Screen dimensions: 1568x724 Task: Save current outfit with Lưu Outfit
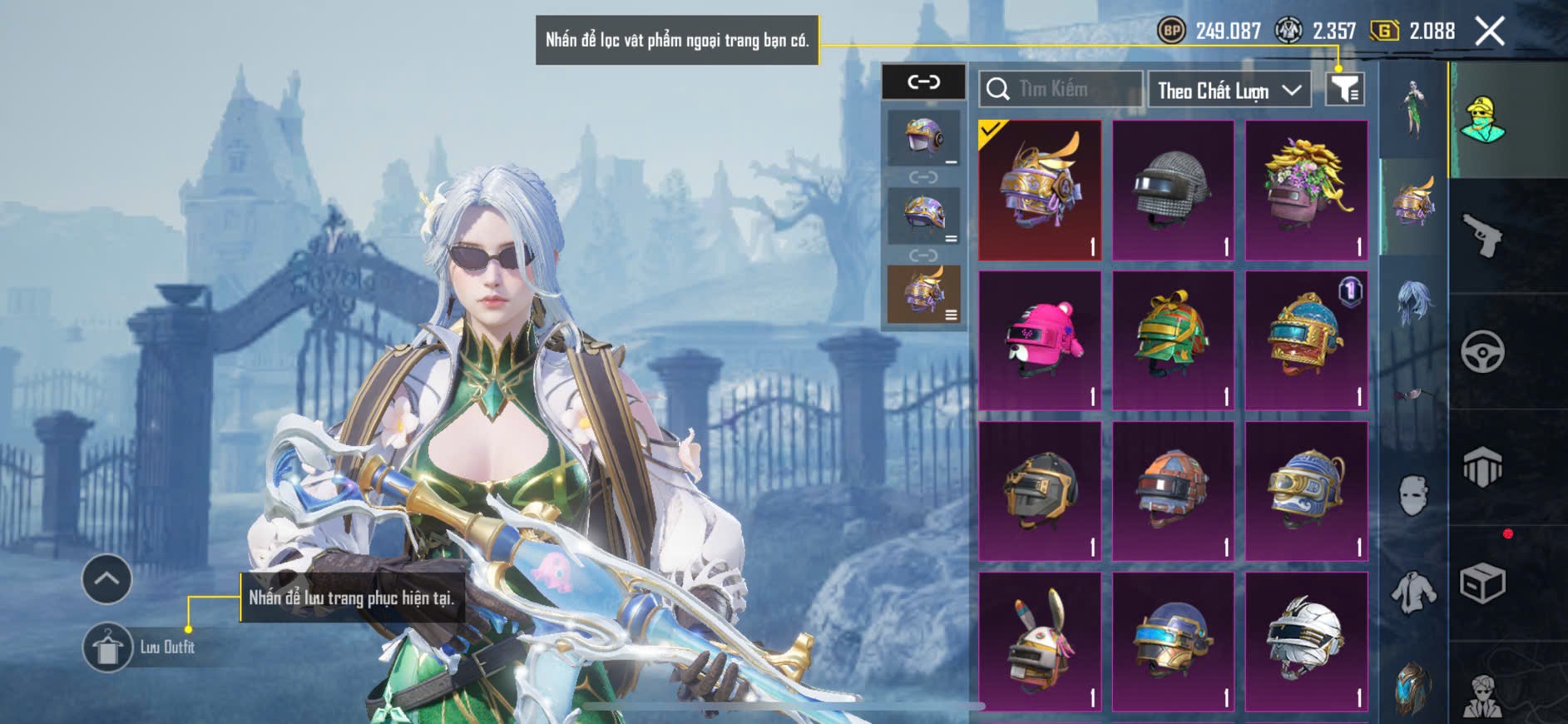click(x=108, y=647)
